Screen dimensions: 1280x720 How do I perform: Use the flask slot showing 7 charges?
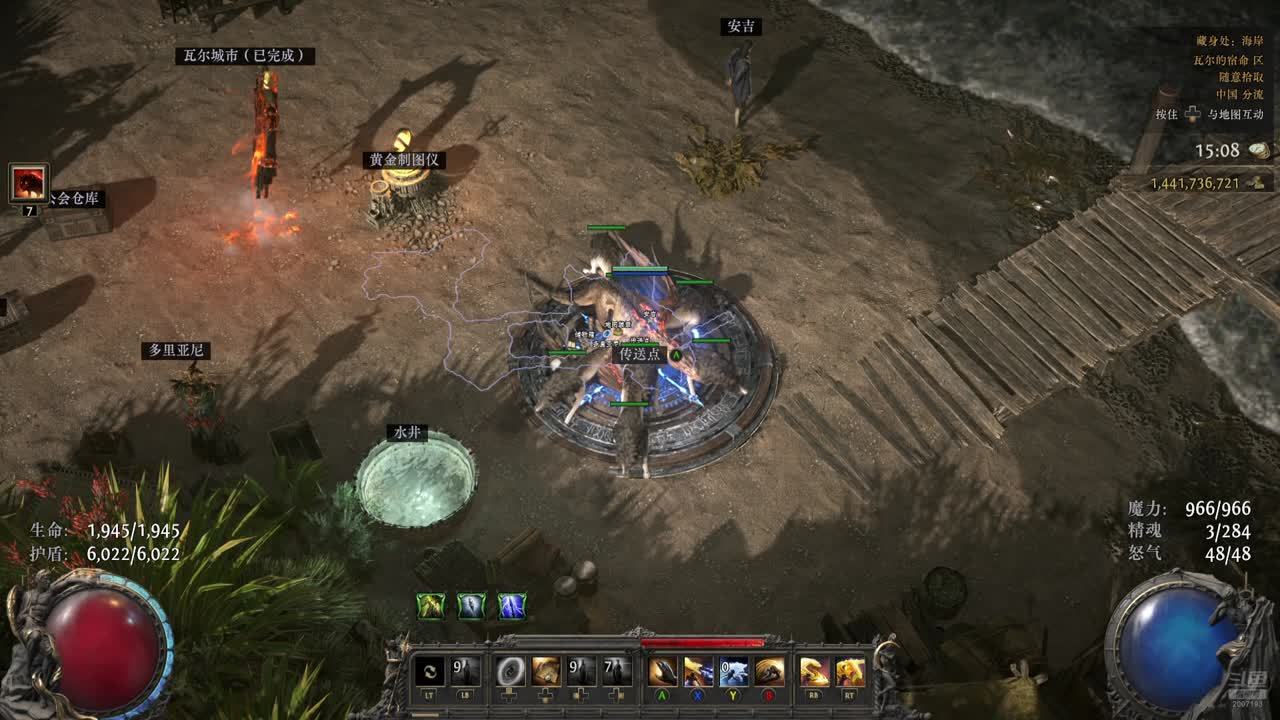[x=616, y=671]
